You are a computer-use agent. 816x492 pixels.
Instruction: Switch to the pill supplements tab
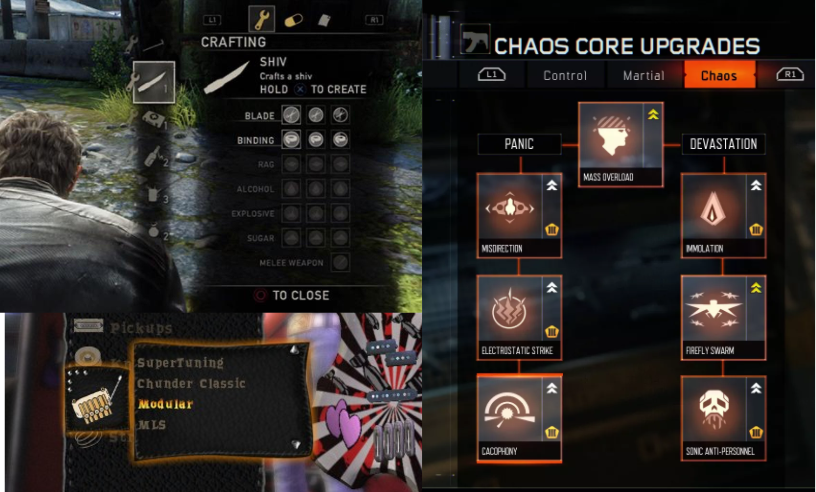[x=294, y=19]
